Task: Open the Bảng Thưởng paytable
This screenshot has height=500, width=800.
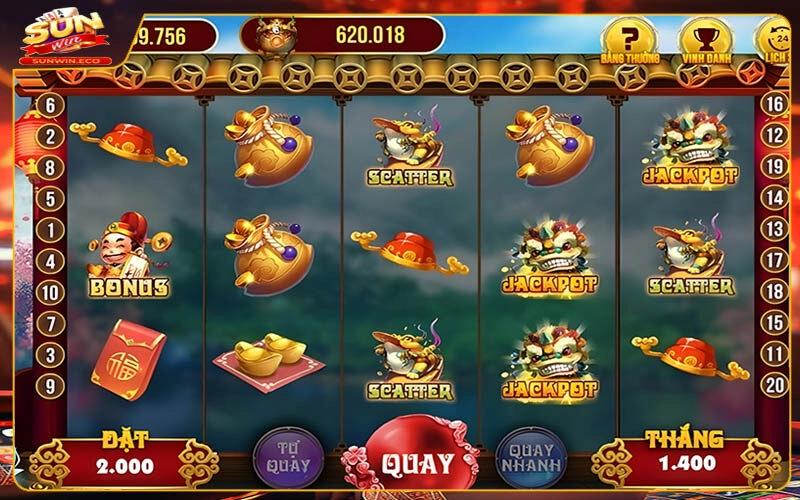Action: (630, 43)
